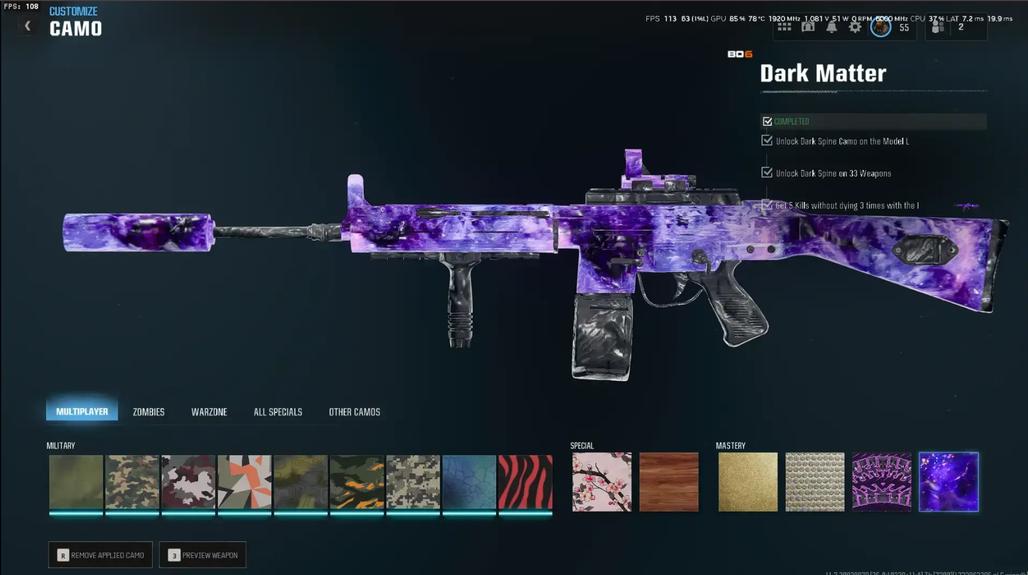This screenshot has width=1028, height=575.
Task: Choose the Dark Matter purple camo swatch
Action: 948,482
